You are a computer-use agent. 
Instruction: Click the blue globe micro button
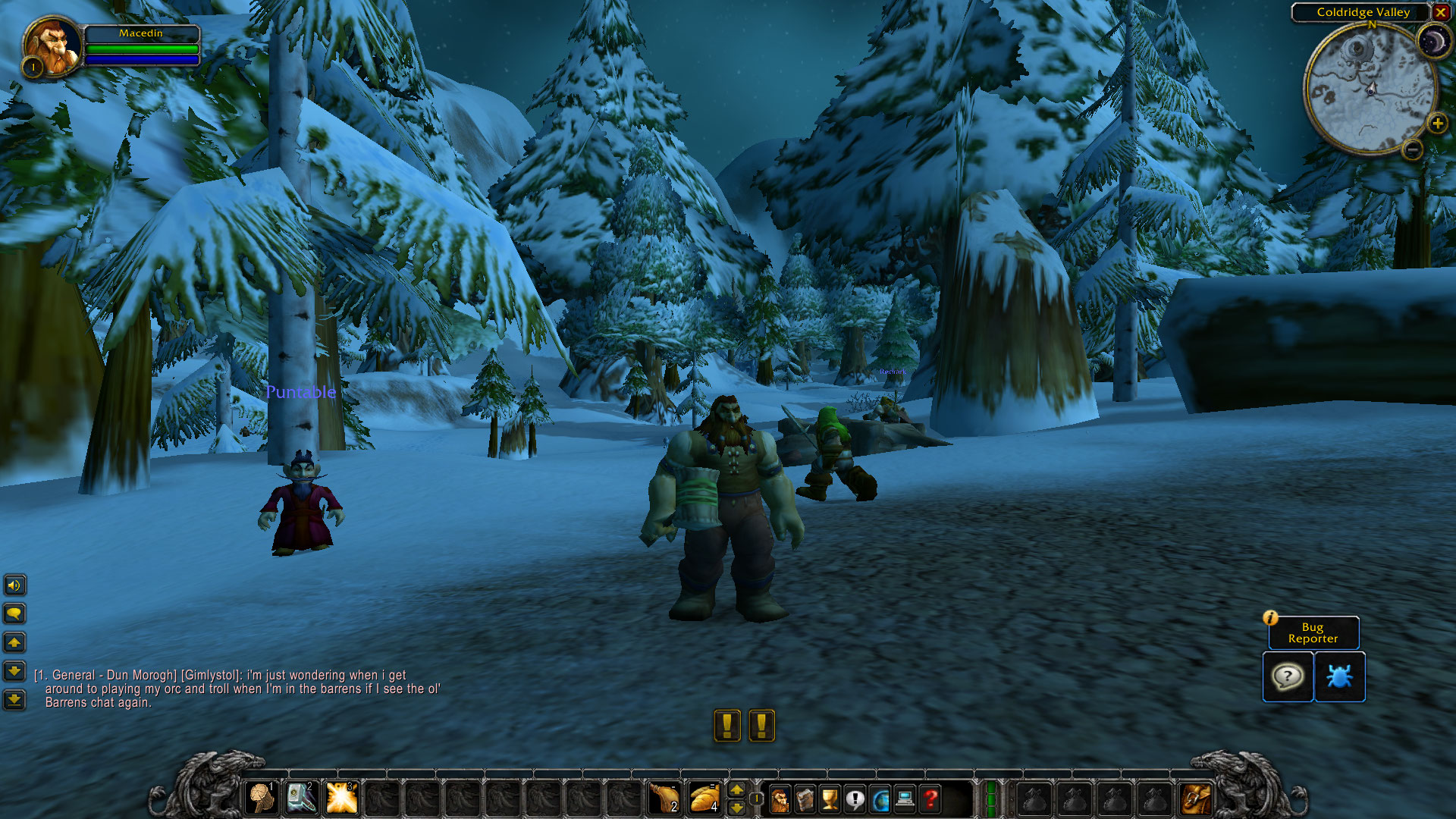880,799
